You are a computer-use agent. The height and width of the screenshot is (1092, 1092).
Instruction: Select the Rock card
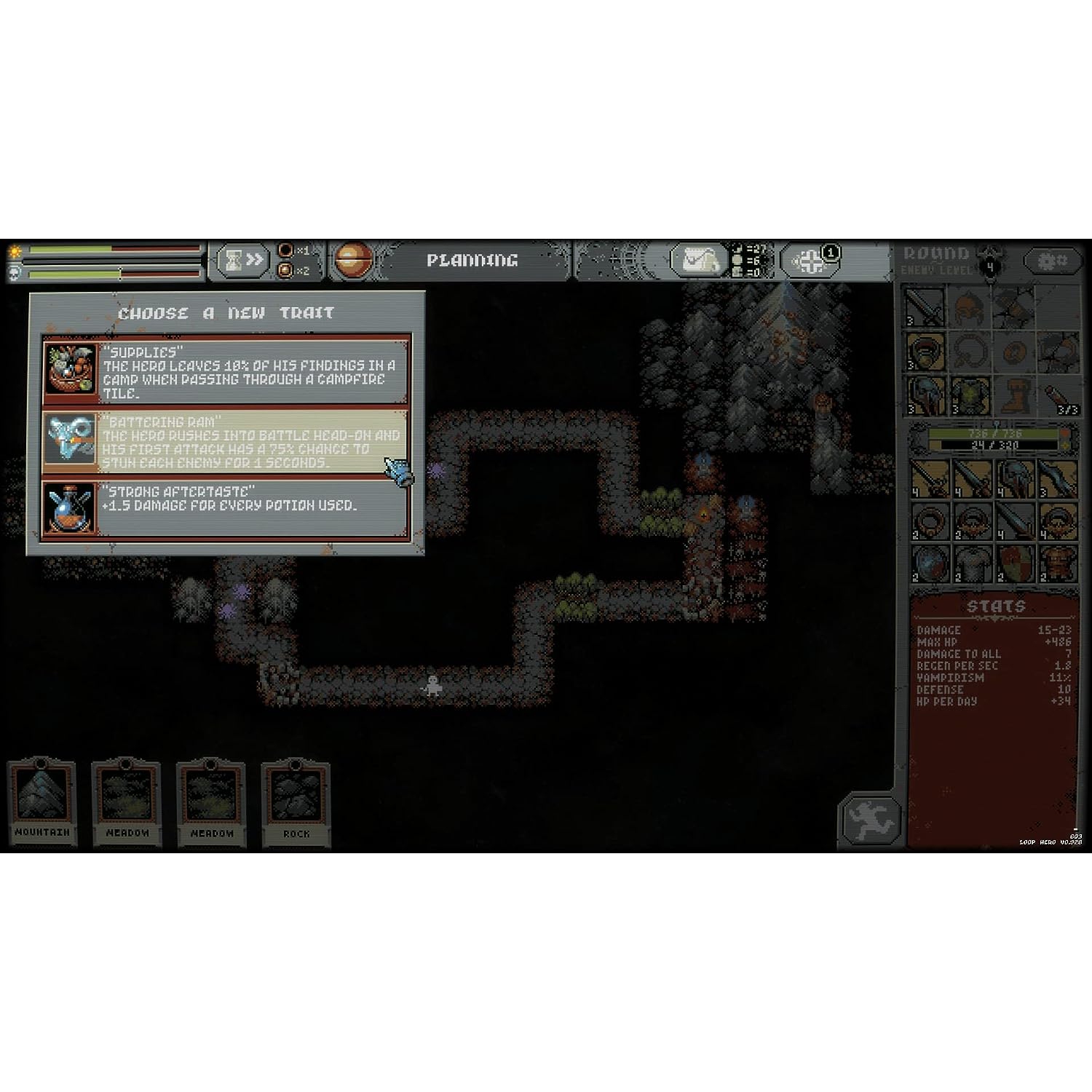(296, 803)
